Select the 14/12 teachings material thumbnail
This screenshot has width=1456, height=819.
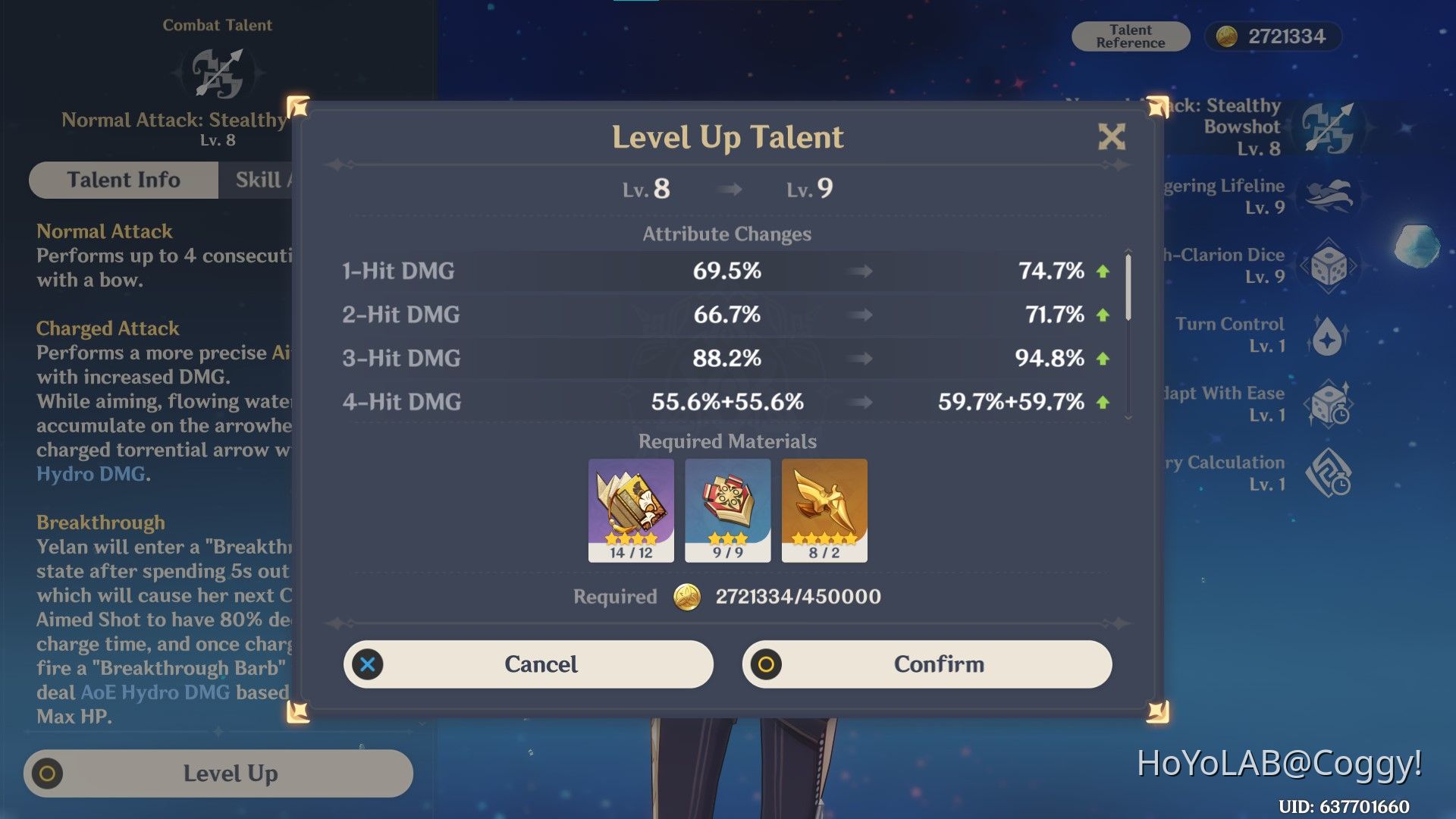(x=632, y=510)
